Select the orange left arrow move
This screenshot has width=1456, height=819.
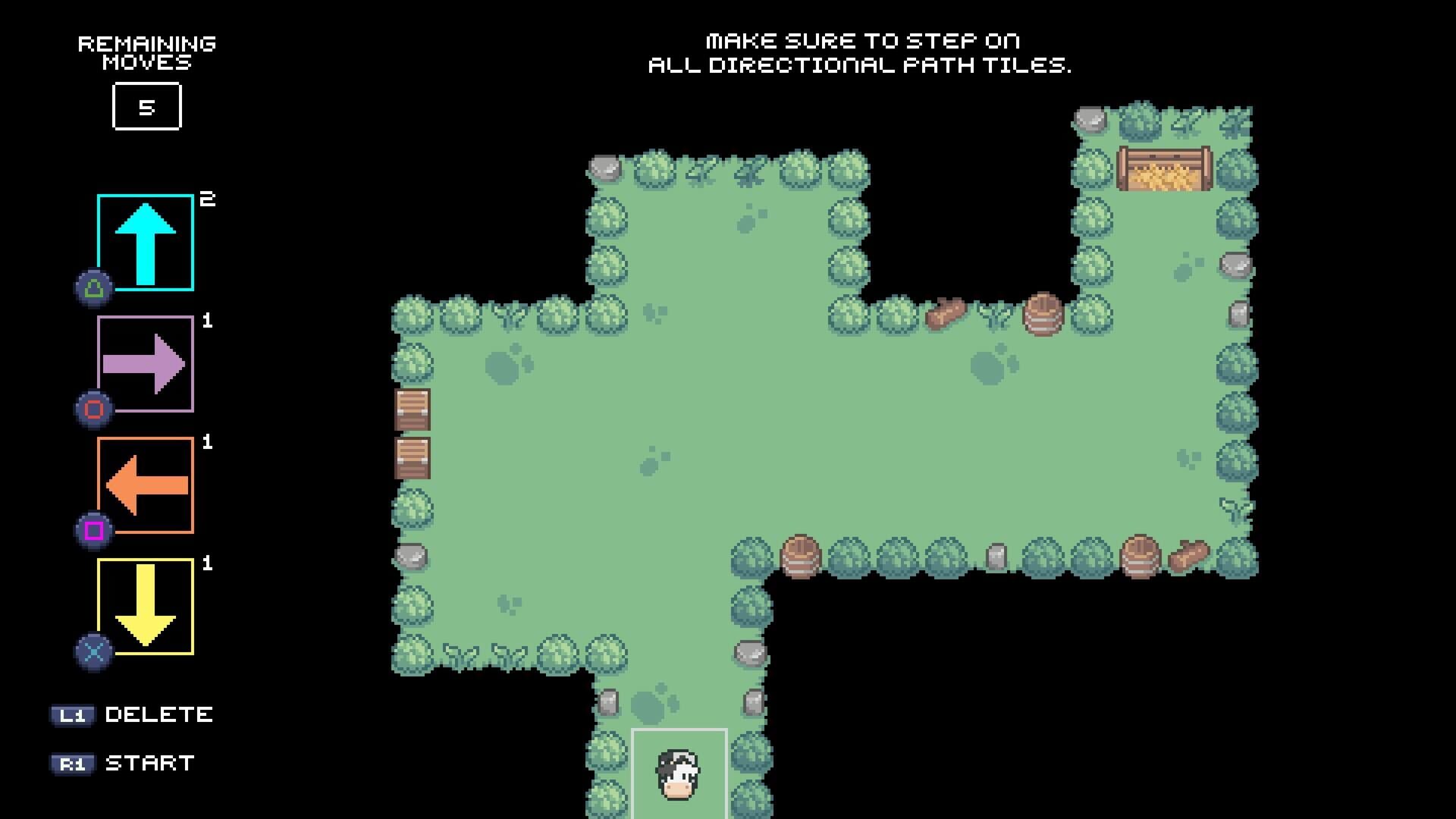(x=146, y=482)
